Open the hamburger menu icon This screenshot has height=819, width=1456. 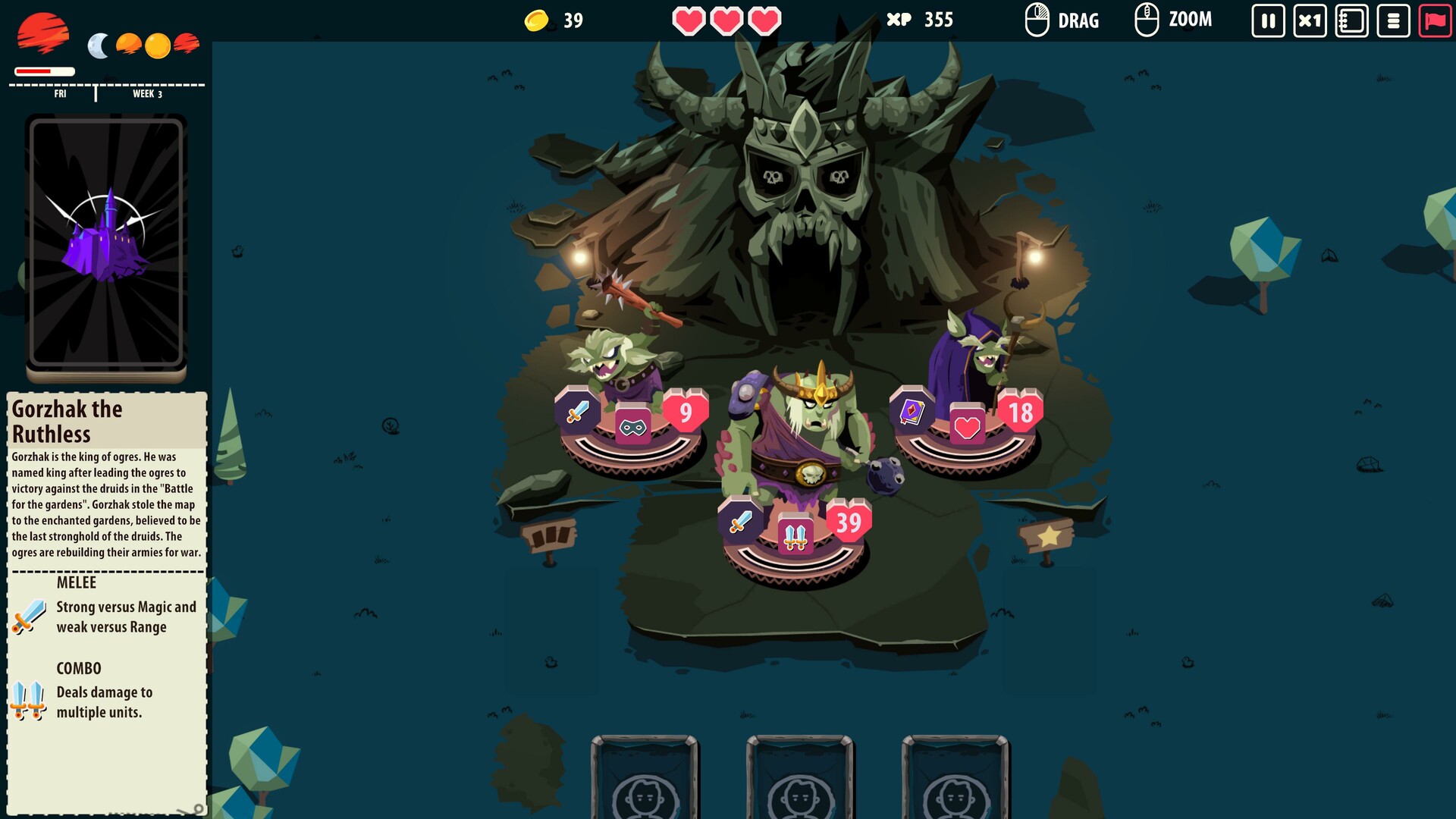[x=1394, y=20]
